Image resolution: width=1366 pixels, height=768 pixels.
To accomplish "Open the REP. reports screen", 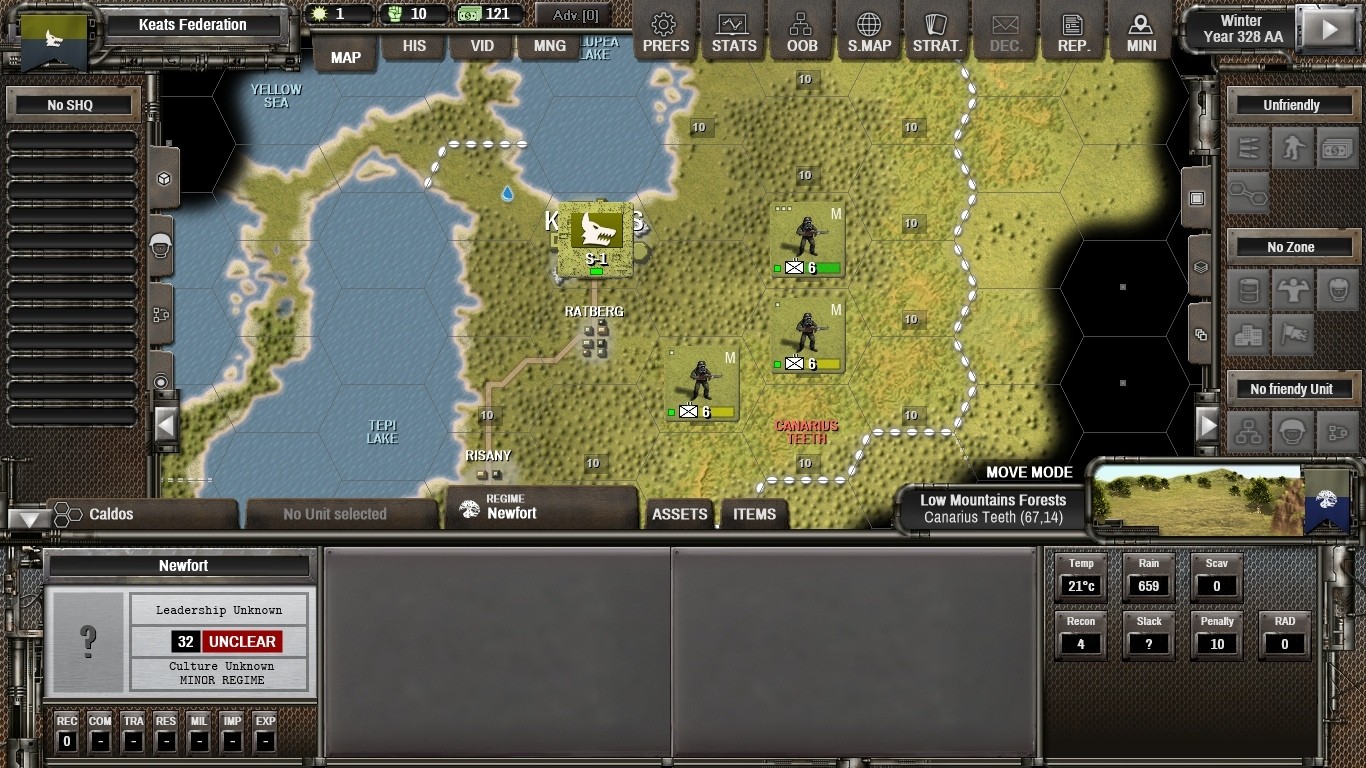I will point(1073,32).
